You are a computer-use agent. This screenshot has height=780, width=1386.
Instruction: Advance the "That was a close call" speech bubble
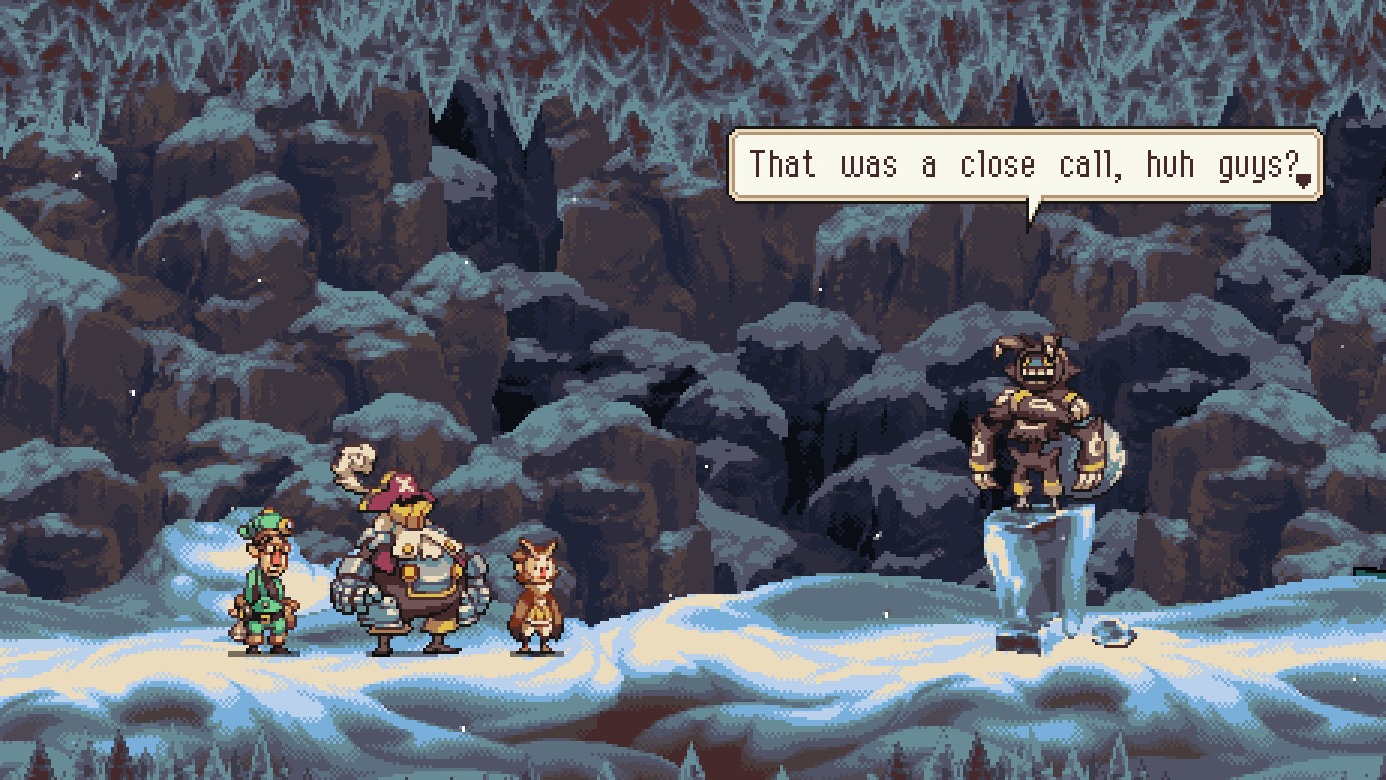[1024, 165]
